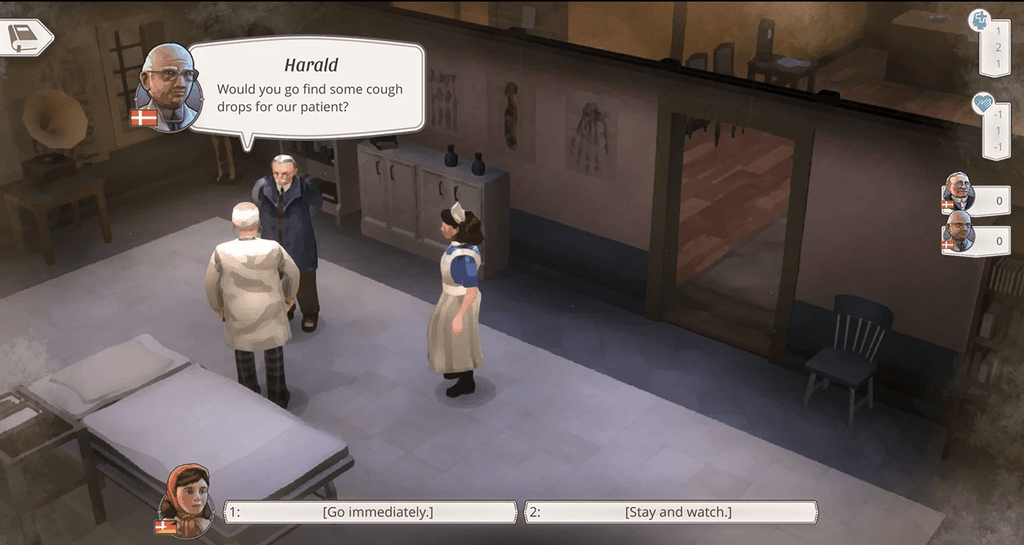
Task: Open the journal book tab
Action: [24, 38]
